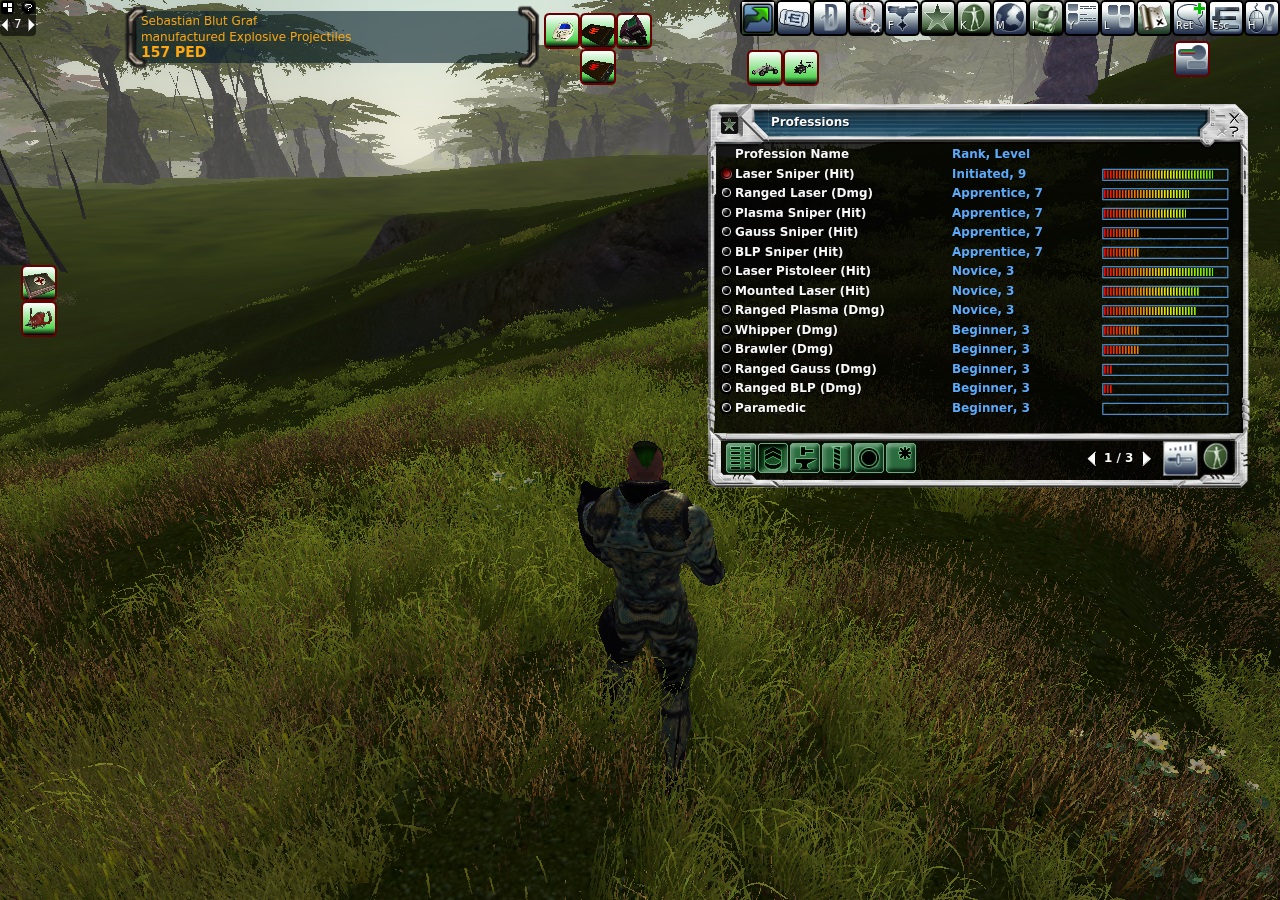Open the anvil category in Professions footer

[804, 458]
